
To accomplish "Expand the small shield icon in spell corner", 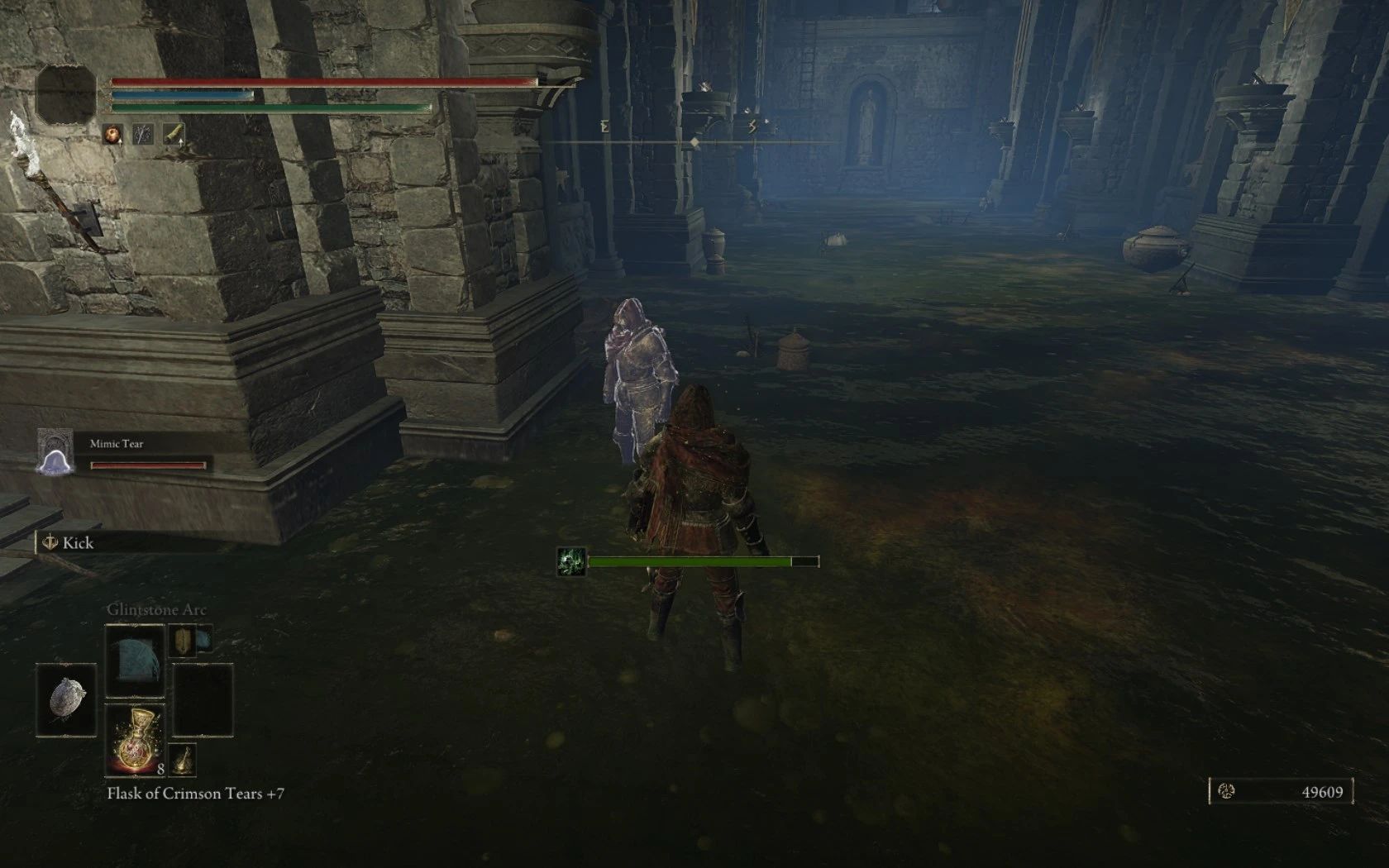I will coord(183,639).
